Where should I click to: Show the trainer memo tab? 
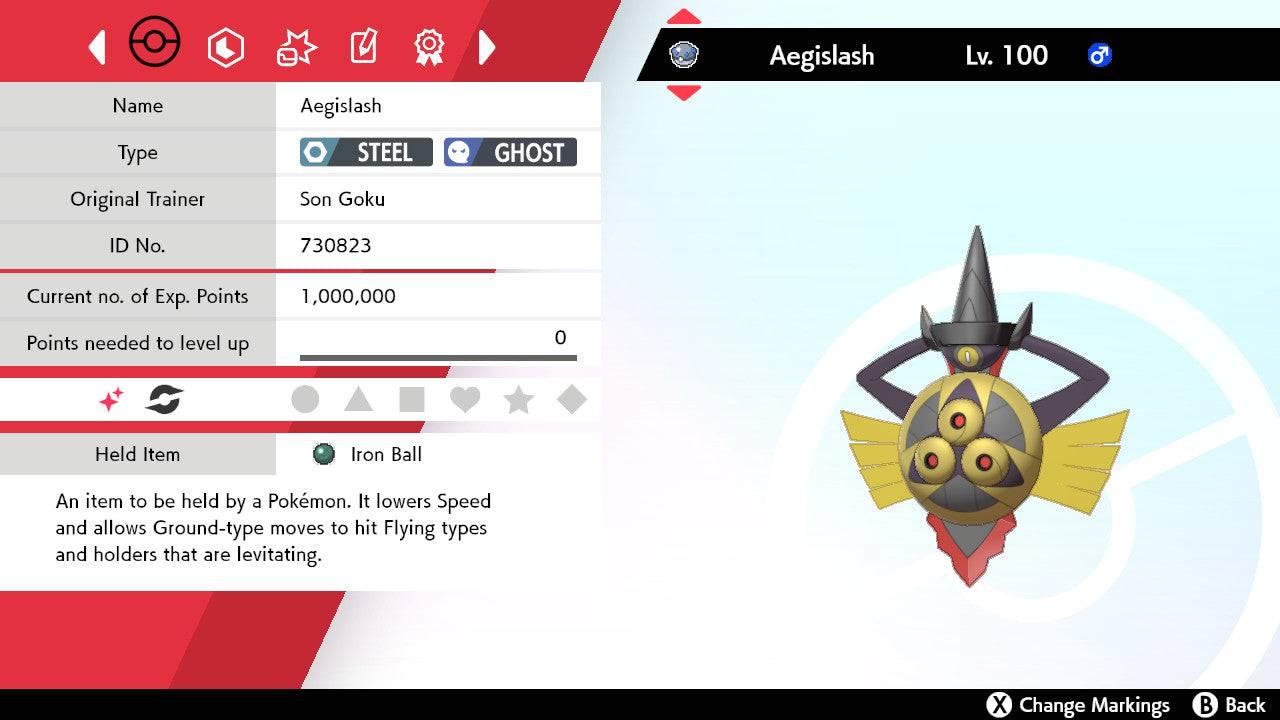click(x=362, y=47)
